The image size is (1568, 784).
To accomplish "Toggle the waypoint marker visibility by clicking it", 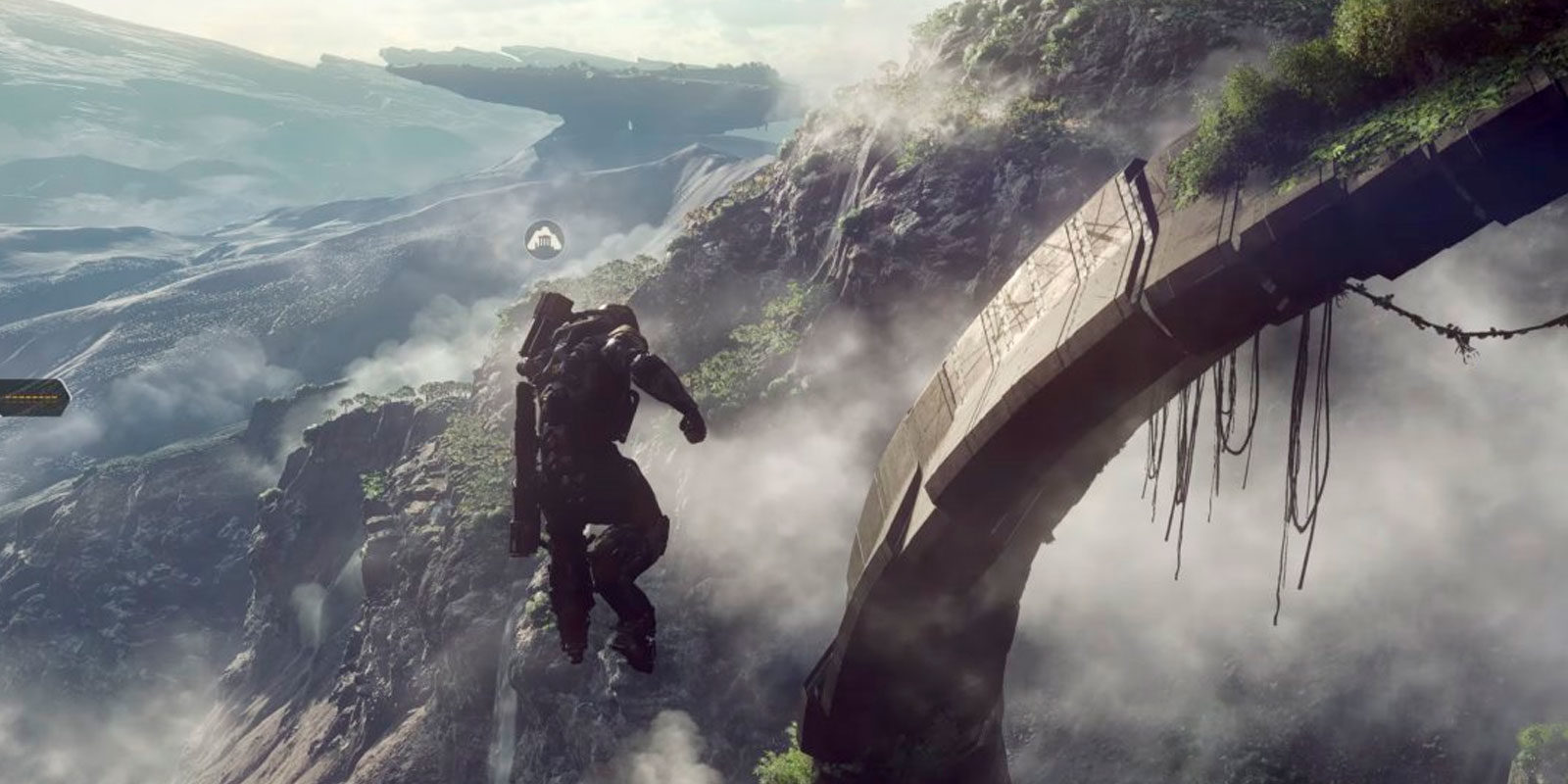I will click(x=544, y=238).
